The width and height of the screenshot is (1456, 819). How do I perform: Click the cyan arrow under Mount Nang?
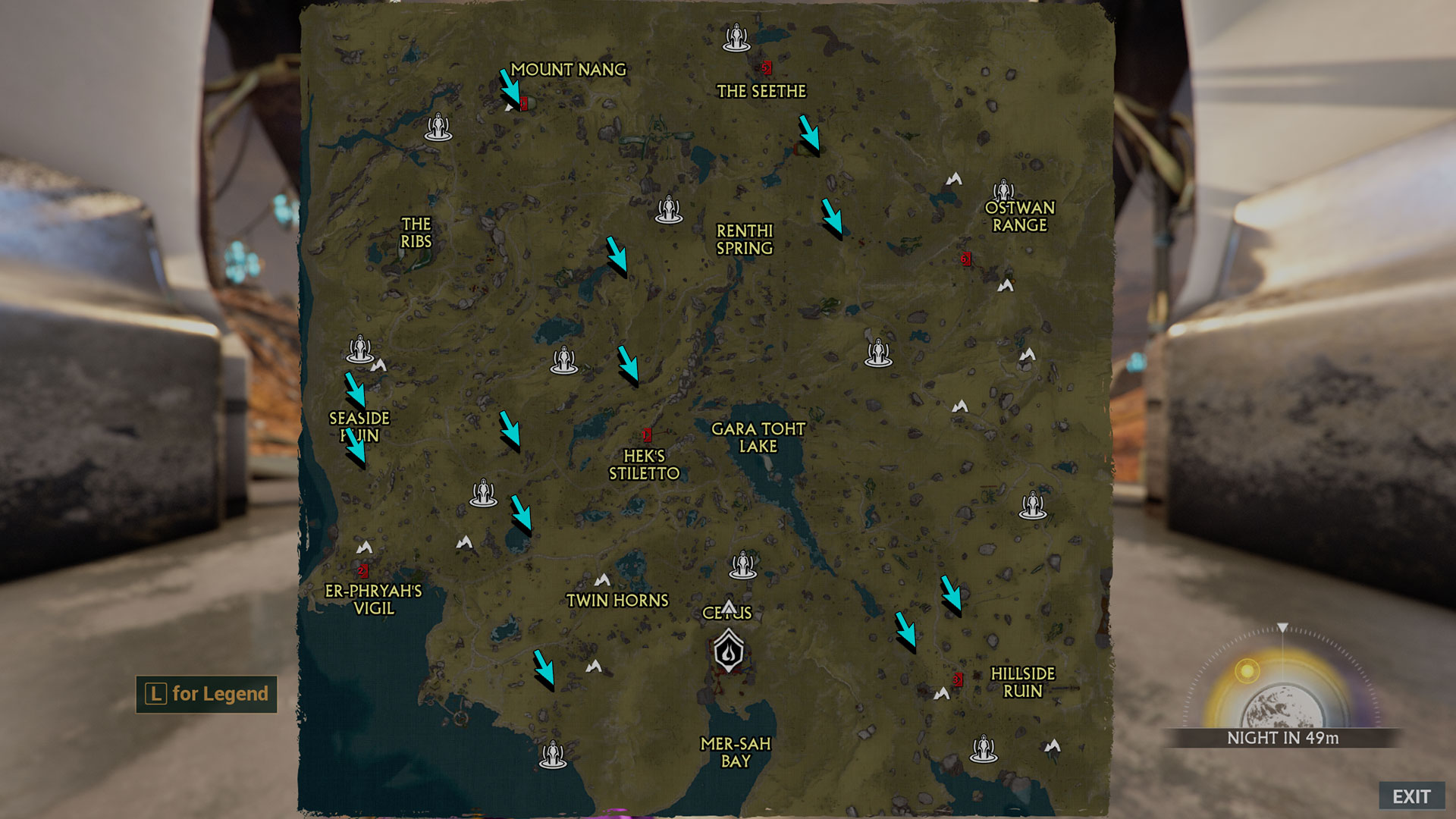[x=510, y=88]
